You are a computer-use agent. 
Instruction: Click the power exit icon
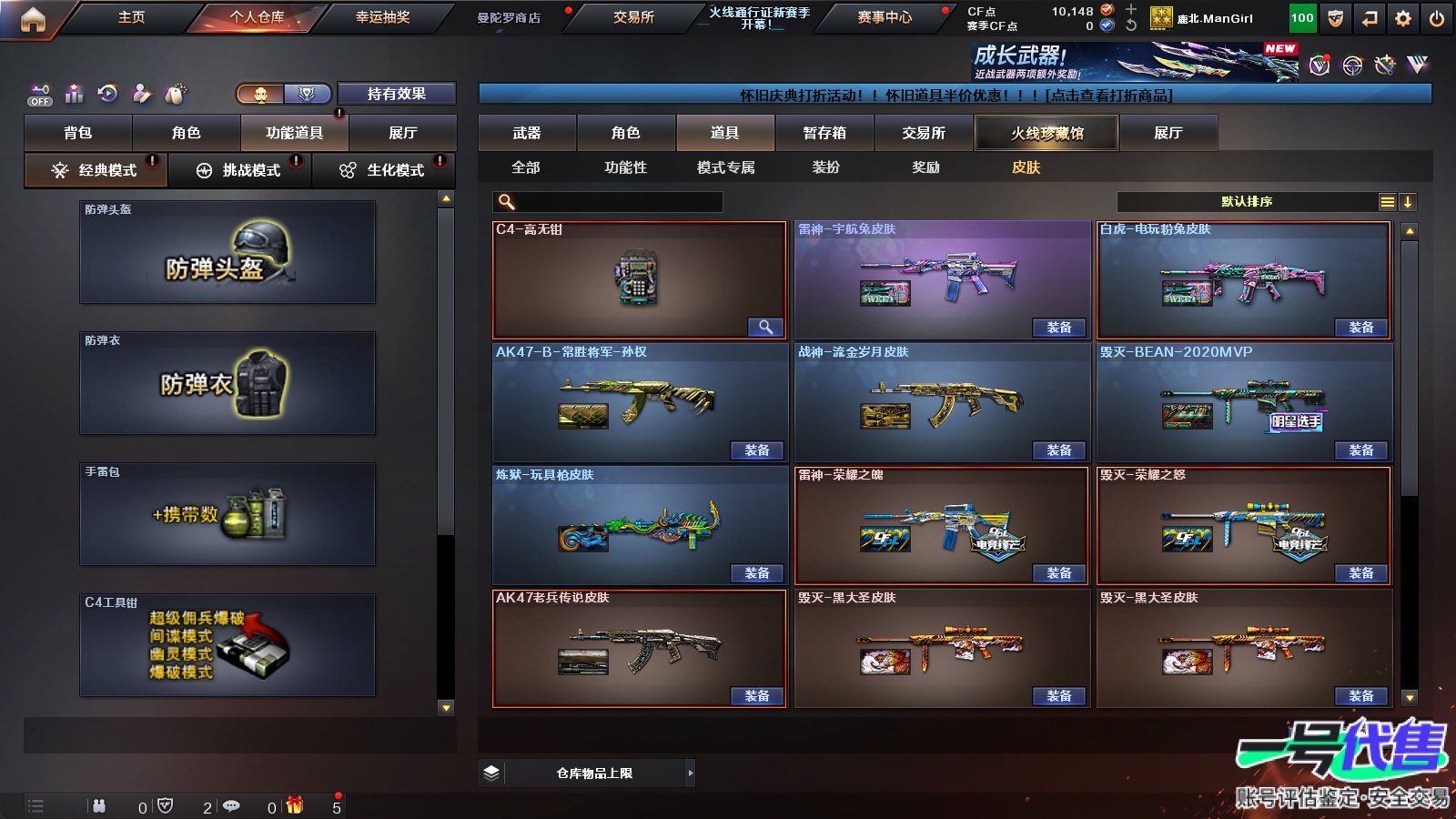[1437, 18]
